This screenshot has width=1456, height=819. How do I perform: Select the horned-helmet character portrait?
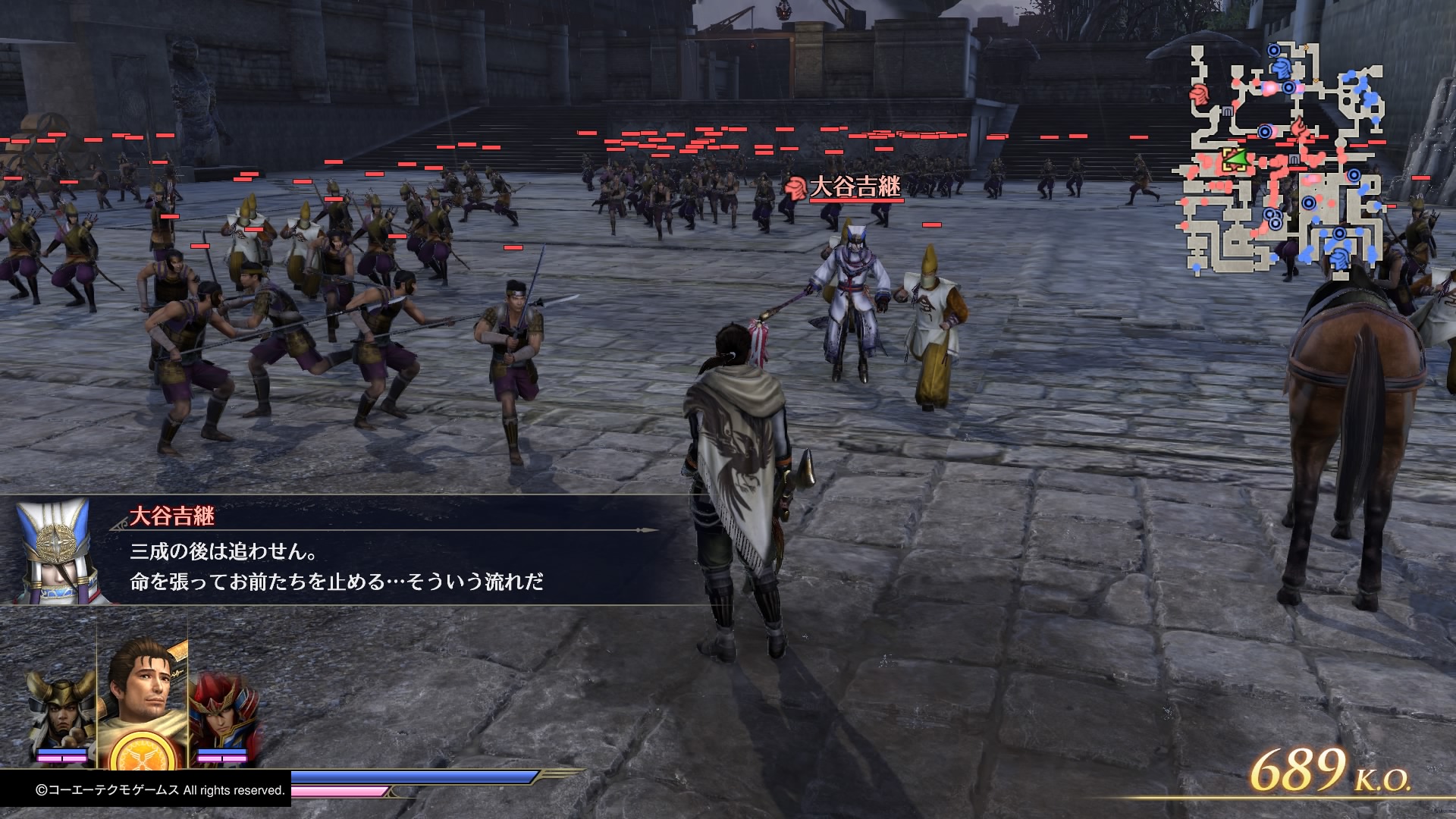click(62, 713)
